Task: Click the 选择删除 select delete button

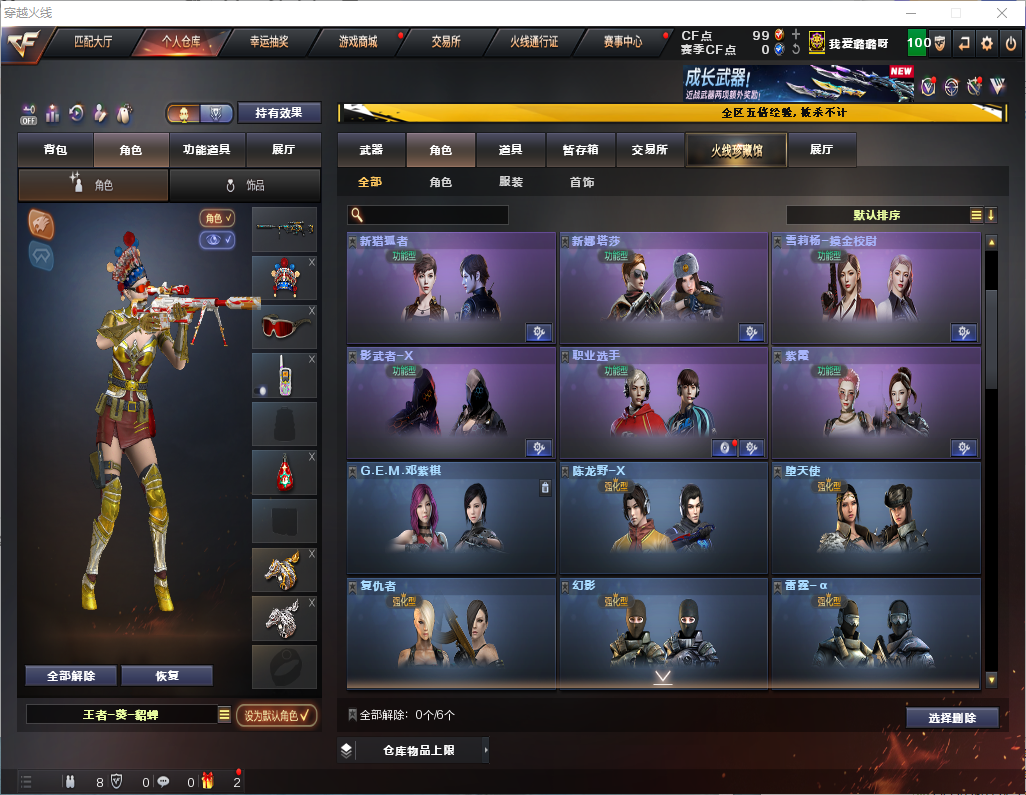Action: click(952, 718)
